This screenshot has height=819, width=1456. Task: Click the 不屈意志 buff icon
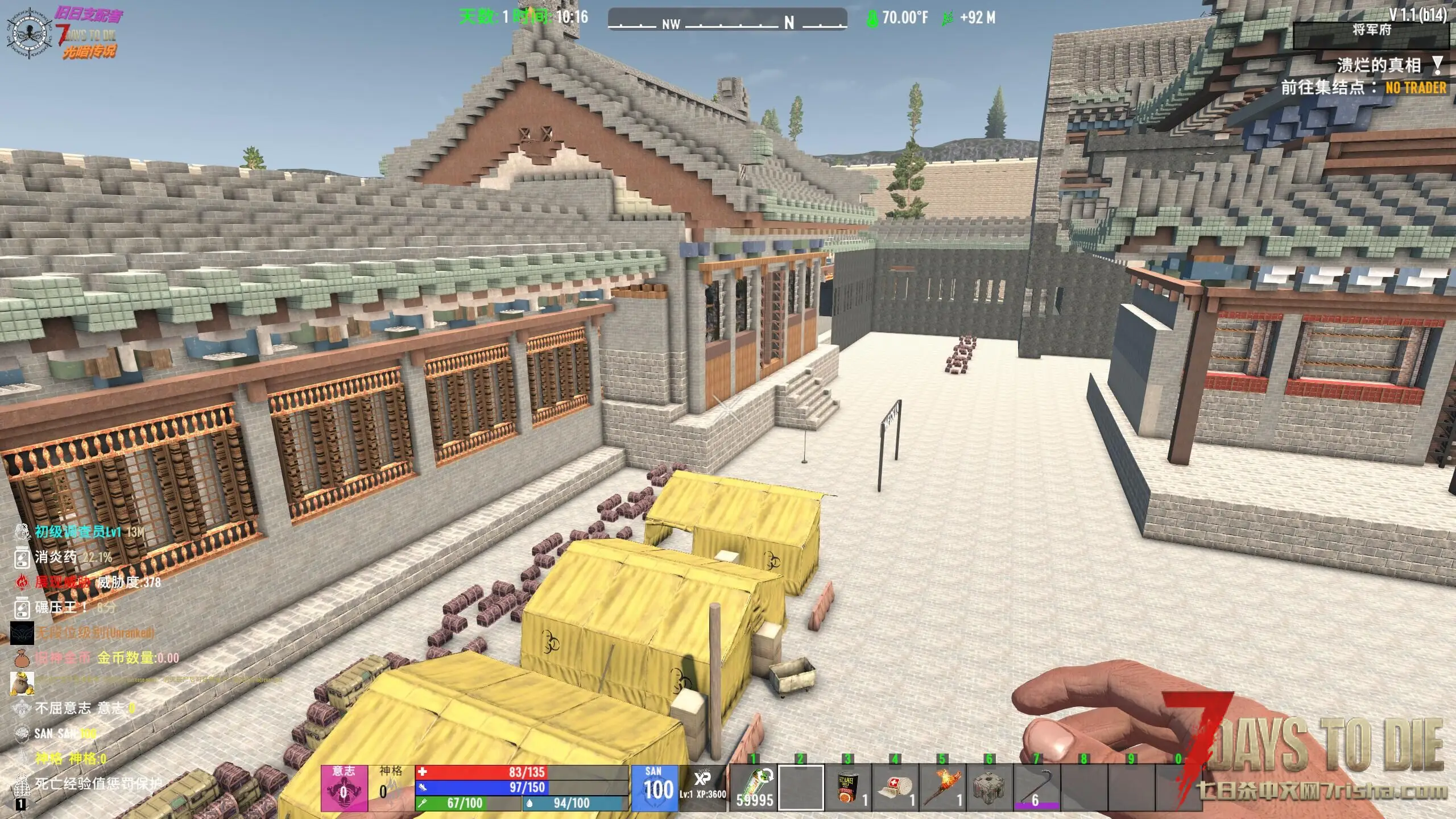(x=22, y=708)
